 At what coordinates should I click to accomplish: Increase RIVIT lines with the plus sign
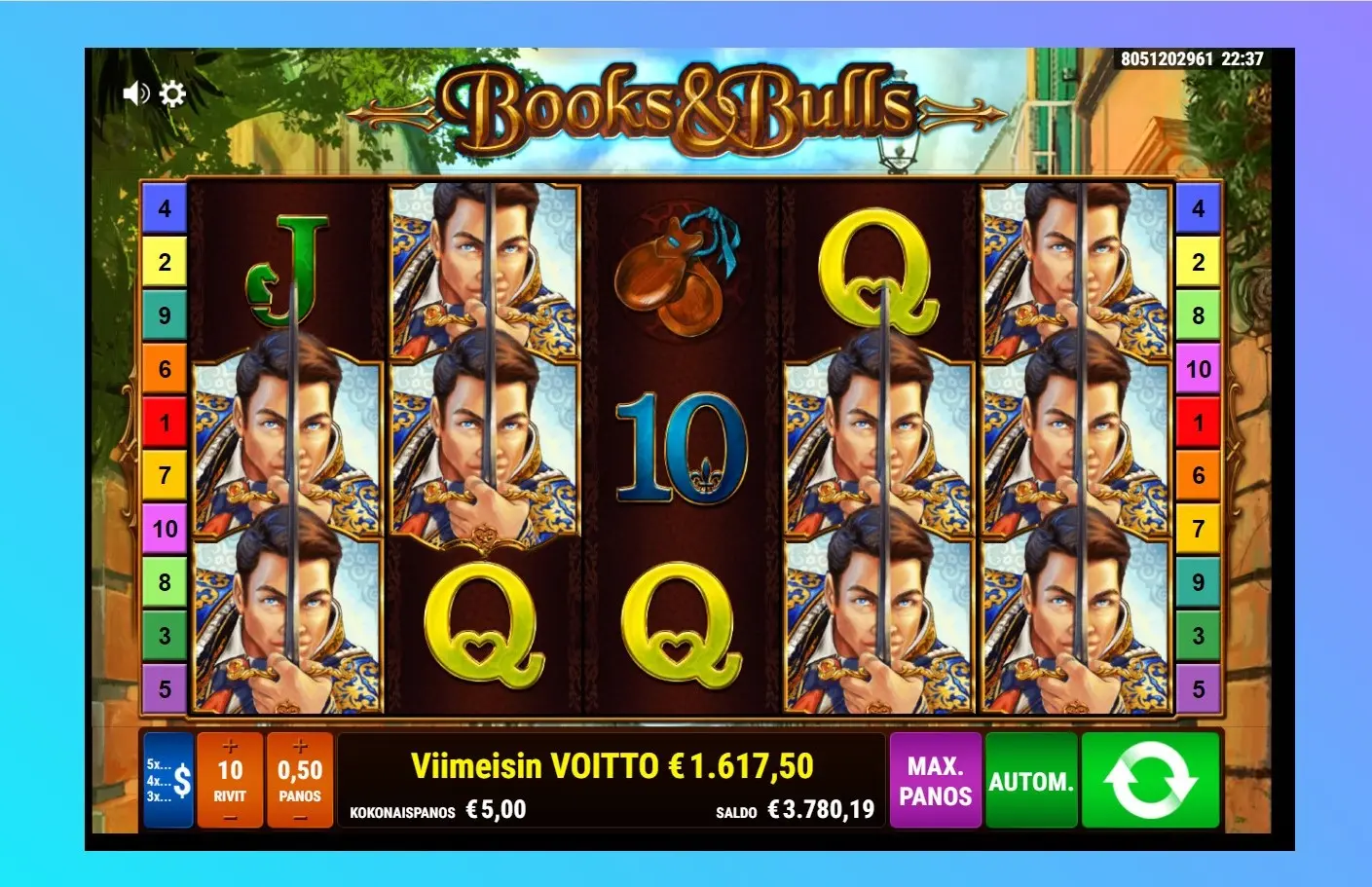tap(230, 747)
